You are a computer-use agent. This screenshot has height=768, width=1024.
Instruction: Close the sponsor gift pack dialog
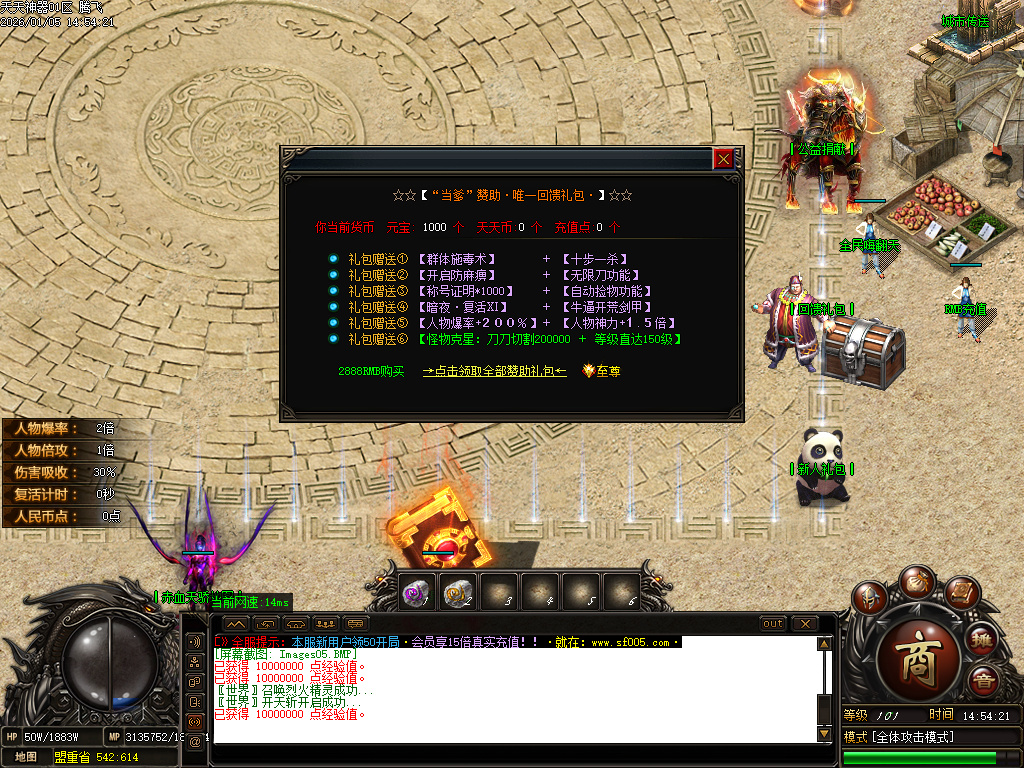(x=723, y=158)
